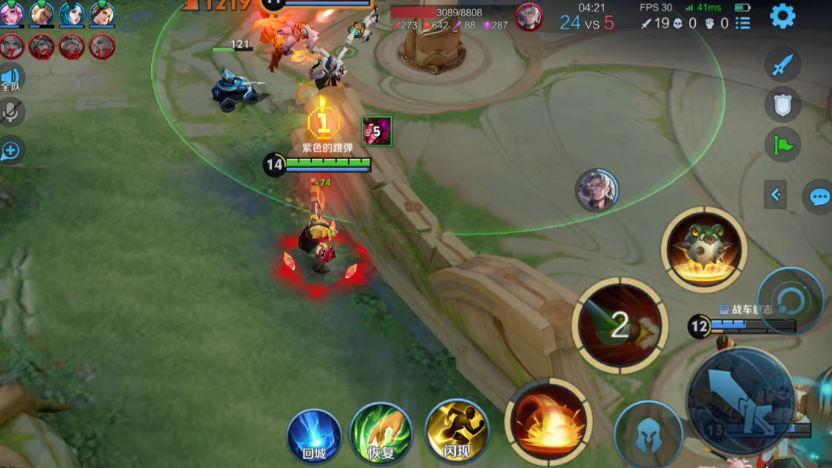
Task: Send the green flag gather signal
Action: 783,146
